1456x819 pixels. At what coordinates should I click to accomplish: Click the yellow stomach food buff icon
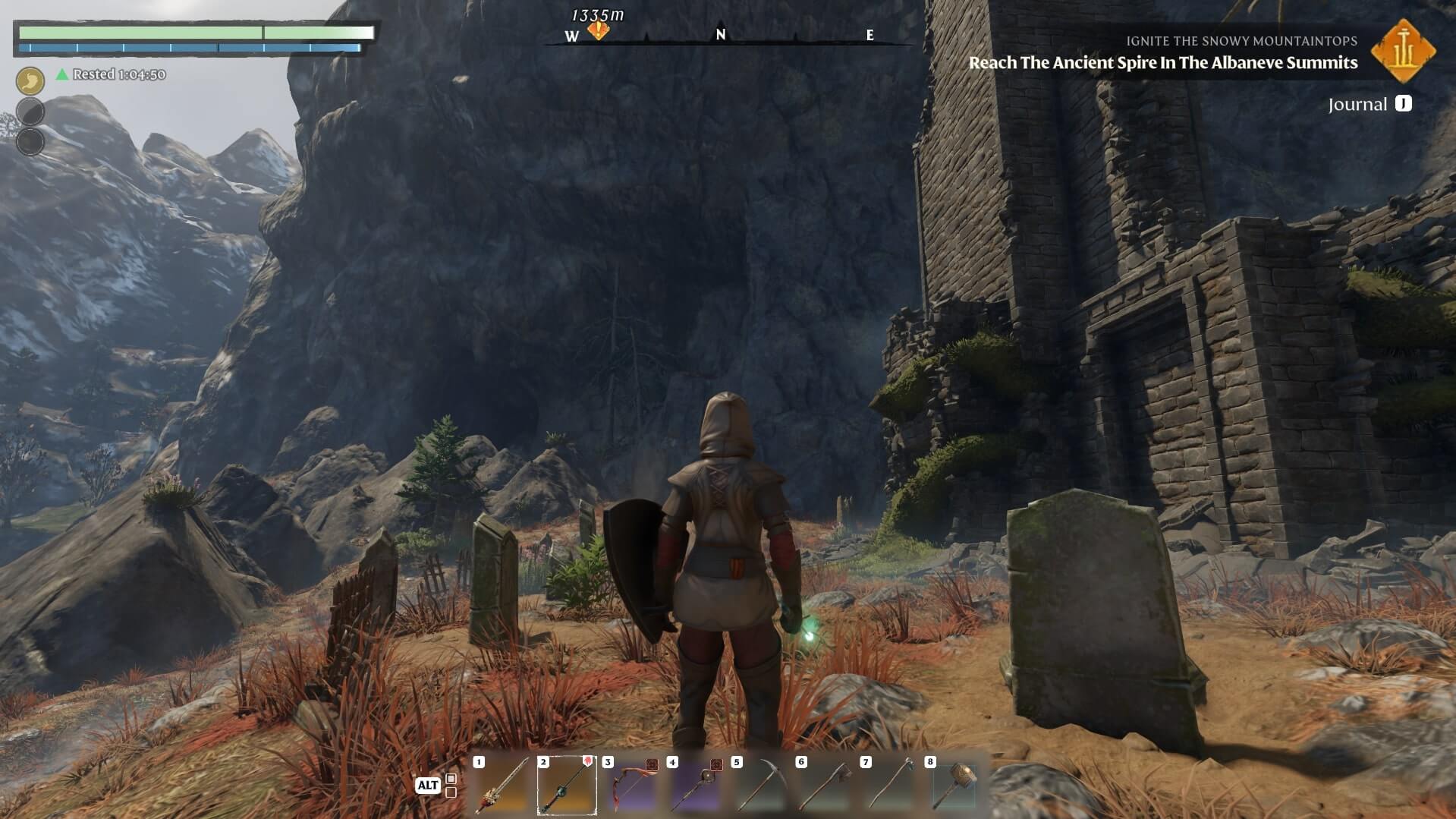click(30, 80)
